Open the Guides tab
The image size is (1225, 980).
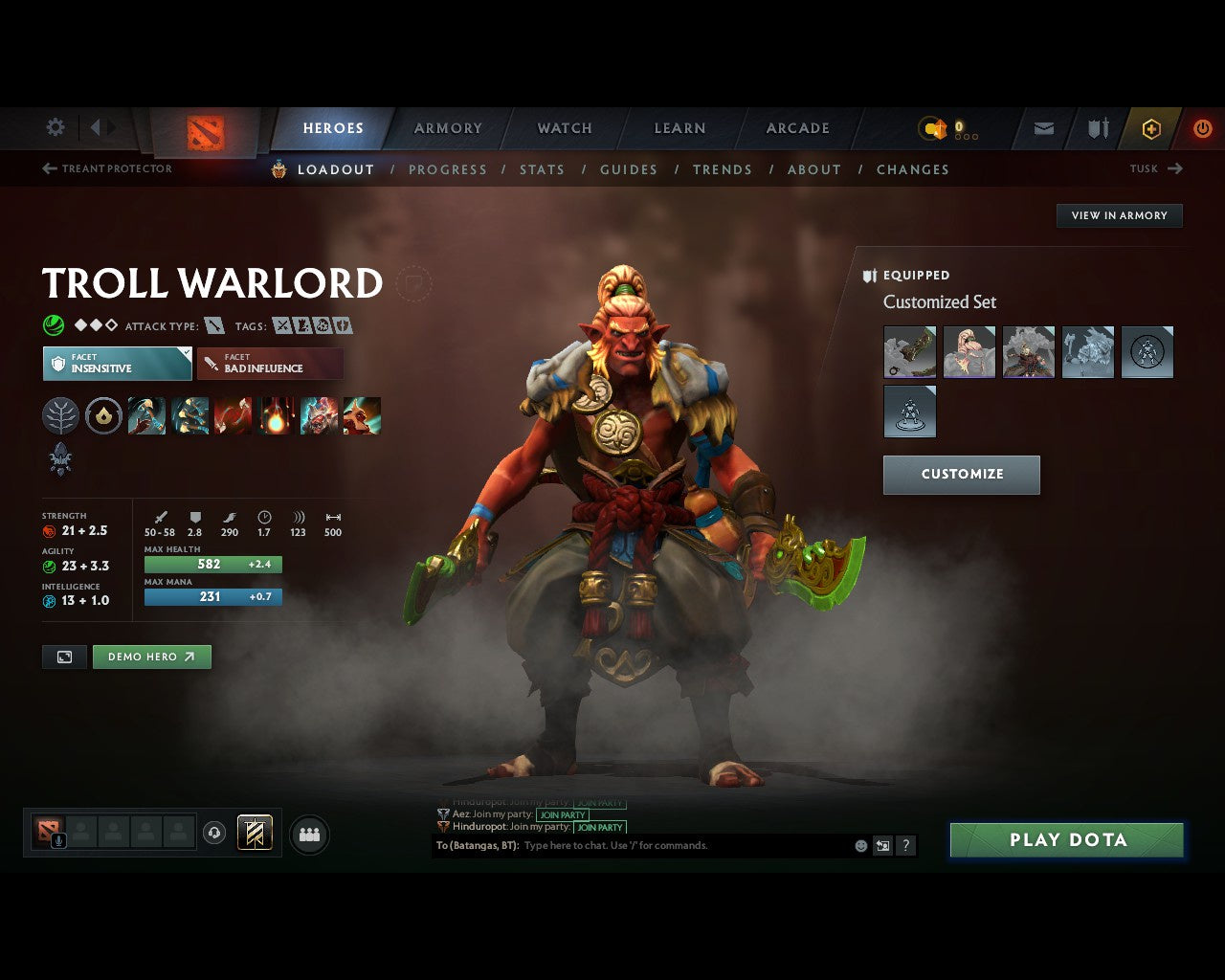tap(629, 169)
